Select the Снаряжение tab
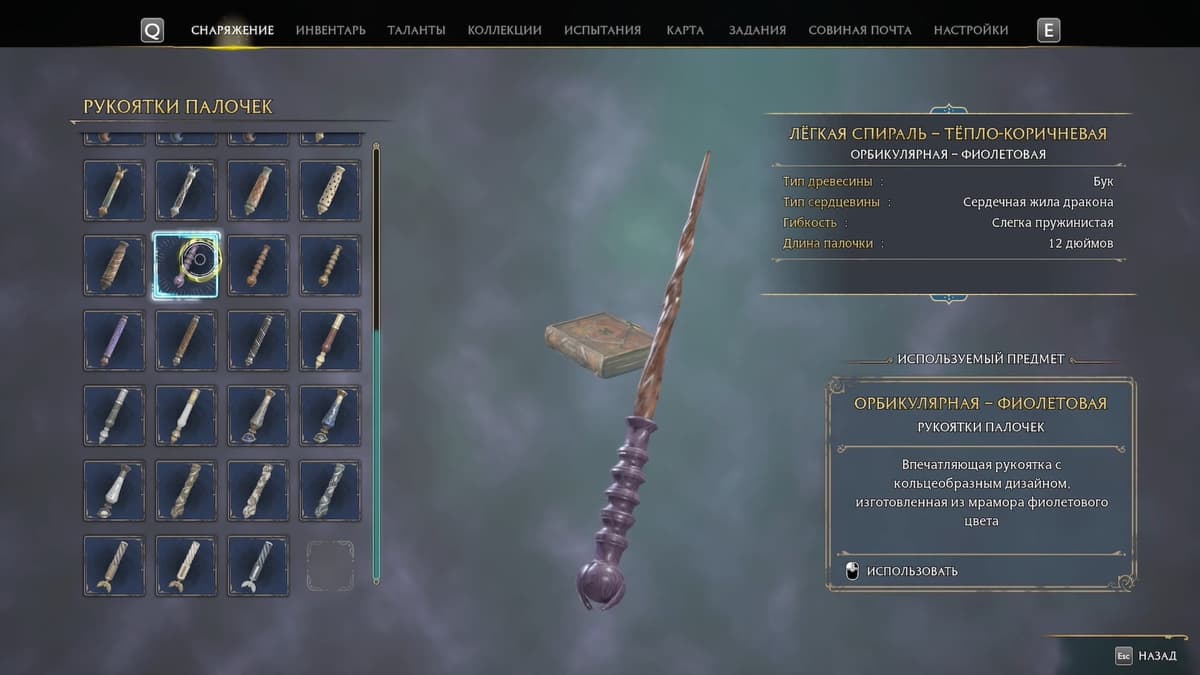Viewport: 1200px width, 675px height. coord(232,30)
